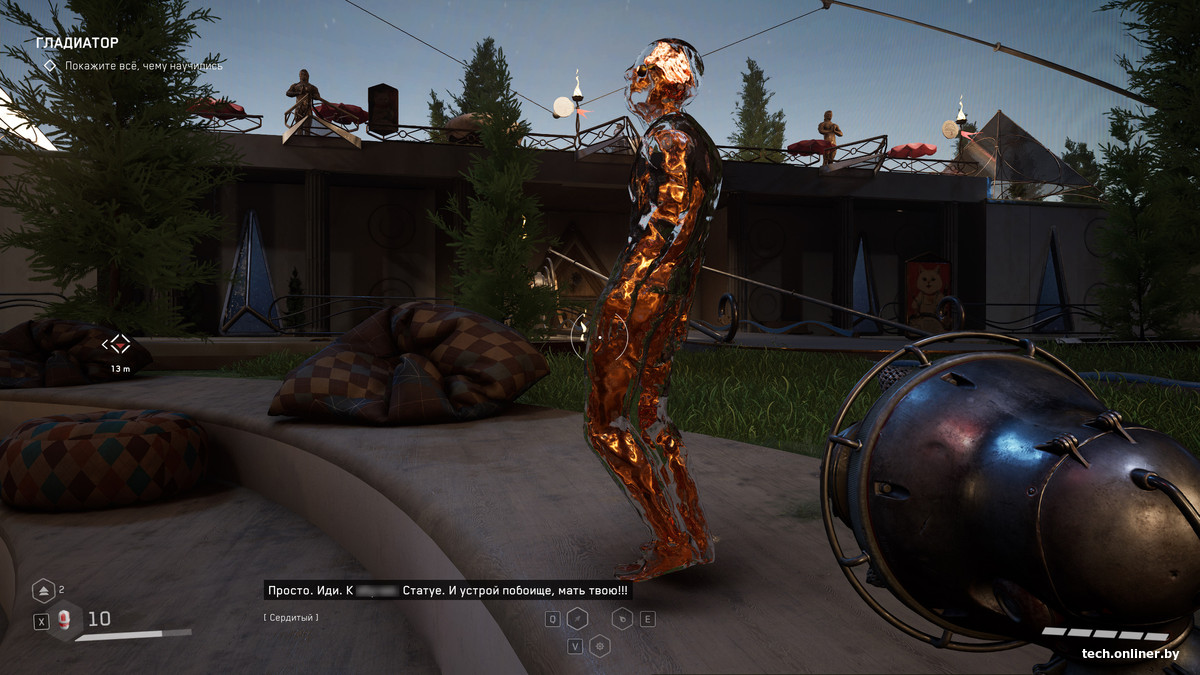Open the ГЛАДИАТОР quest tracker title
This screenshot has width=1200, height=675.
(x=77, y=43)
